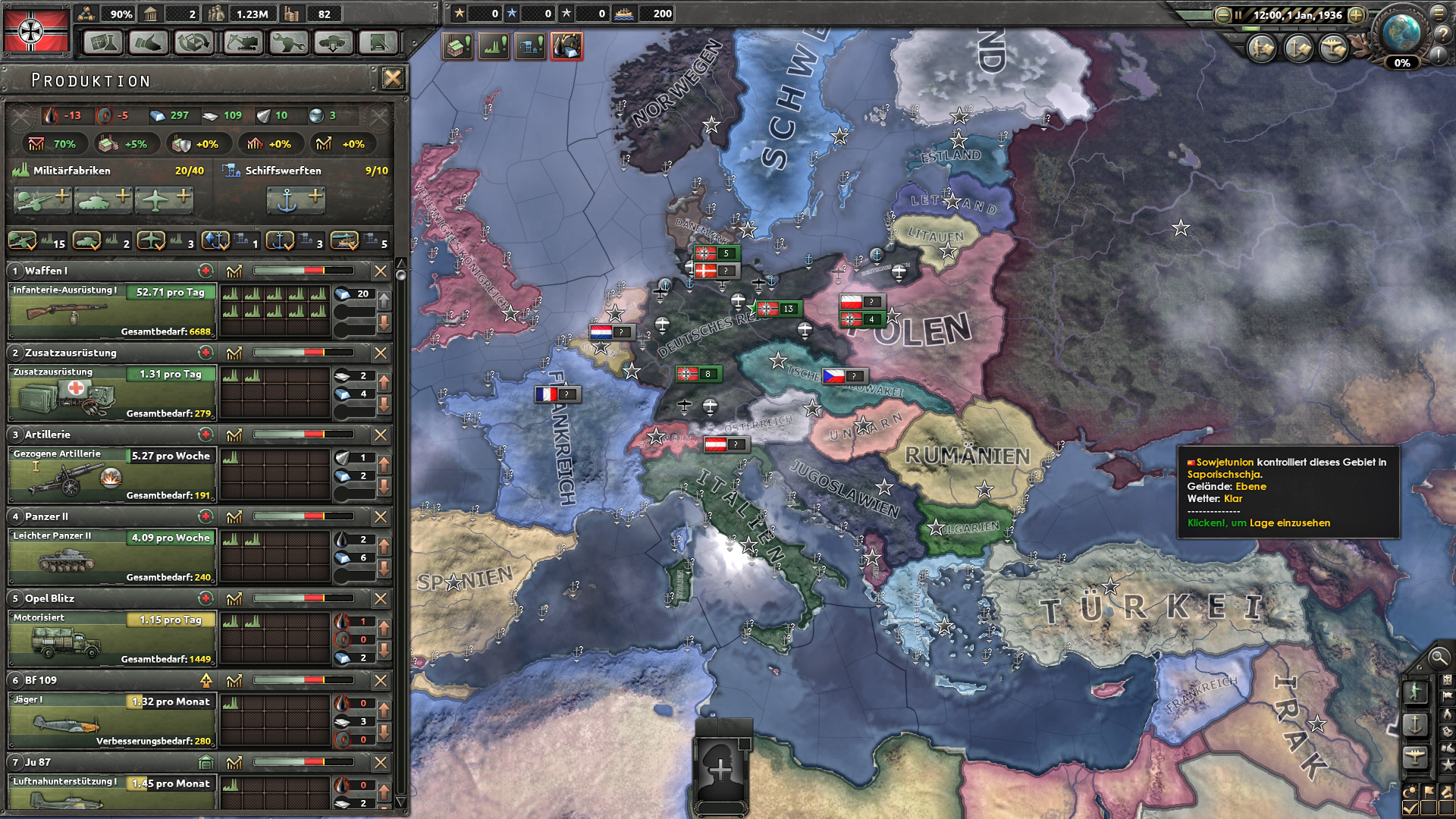Choose the Leichter Panzer II equipment card

pos(112,557)
